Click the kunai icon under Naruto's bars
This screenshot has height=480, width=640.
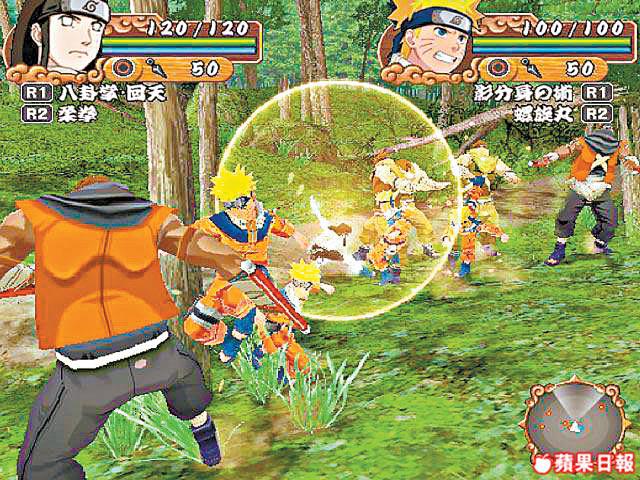pos(529,69)
